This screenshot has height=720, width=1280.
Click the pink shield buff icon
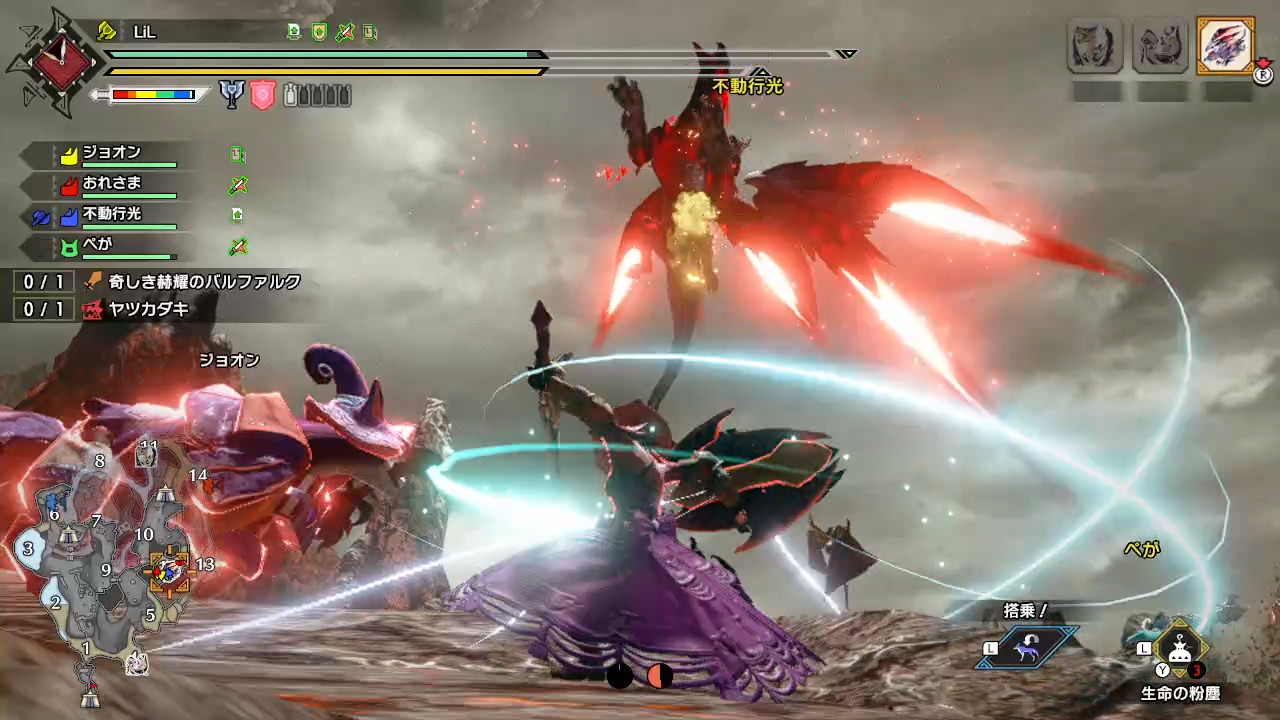[262, 95]
